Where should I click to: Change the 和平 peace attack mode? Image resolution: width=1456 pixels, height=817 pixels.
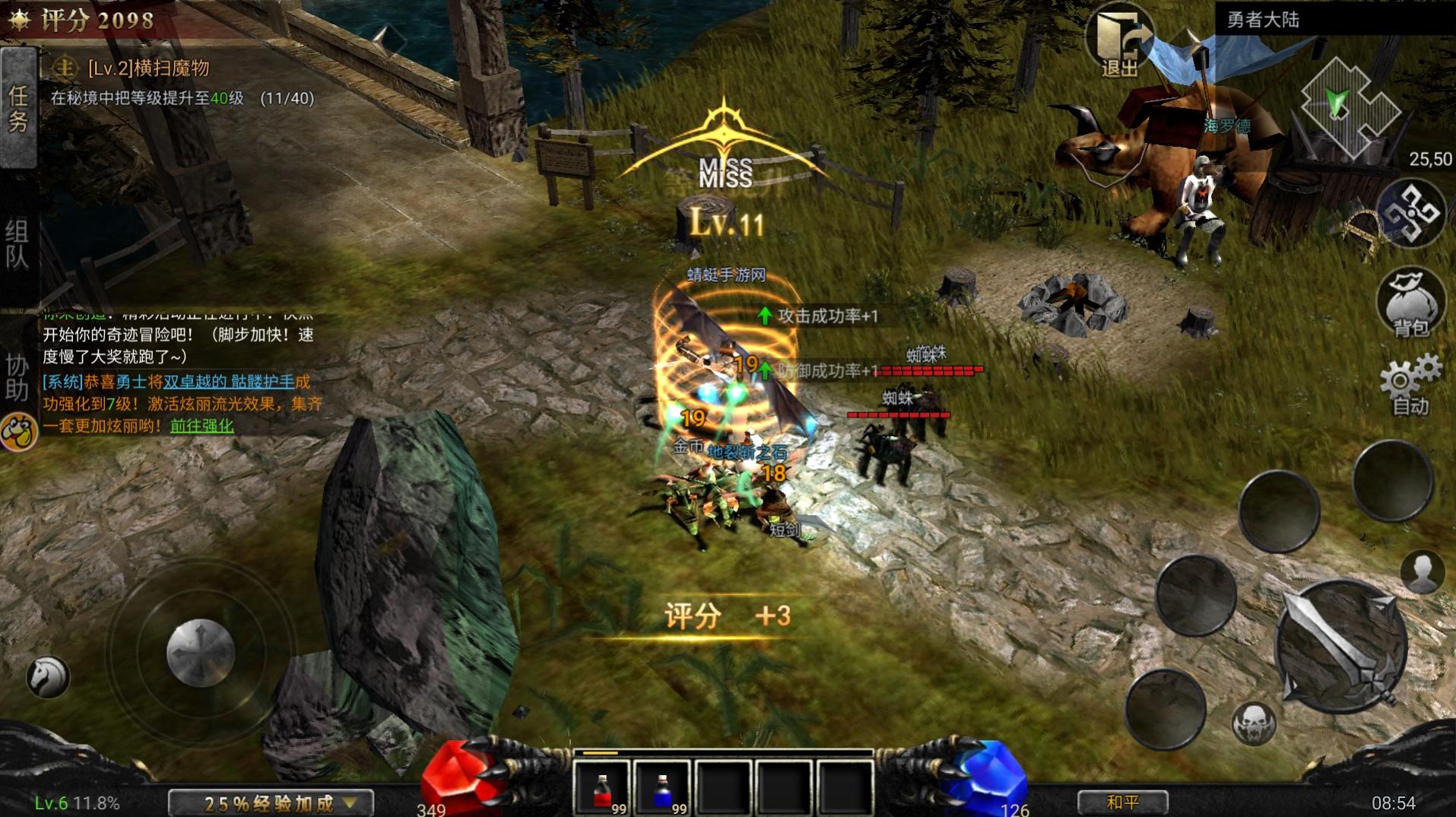[1122, 802]
